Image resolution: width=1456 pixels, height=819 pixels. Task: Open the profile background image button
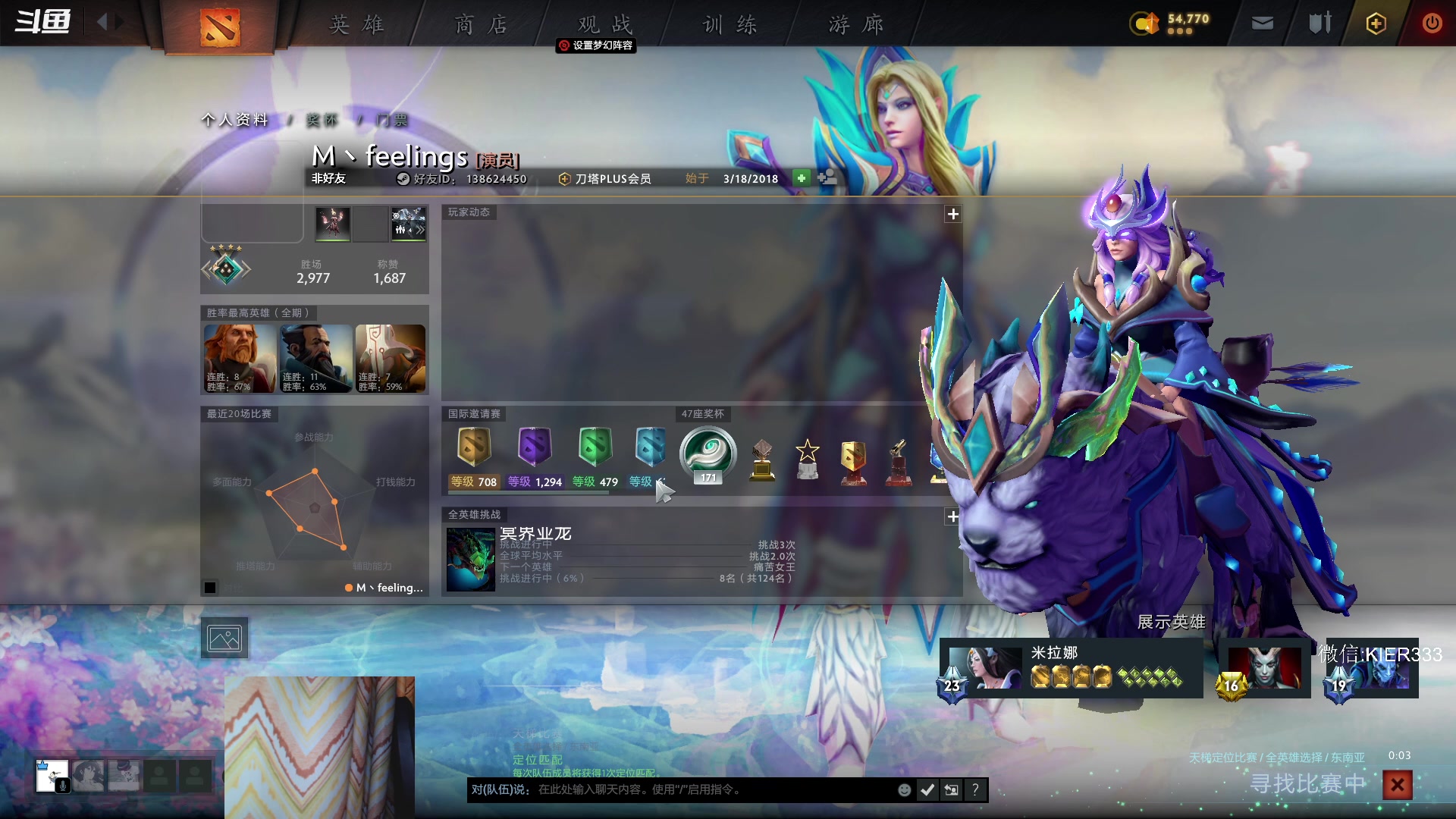point(224,639)
